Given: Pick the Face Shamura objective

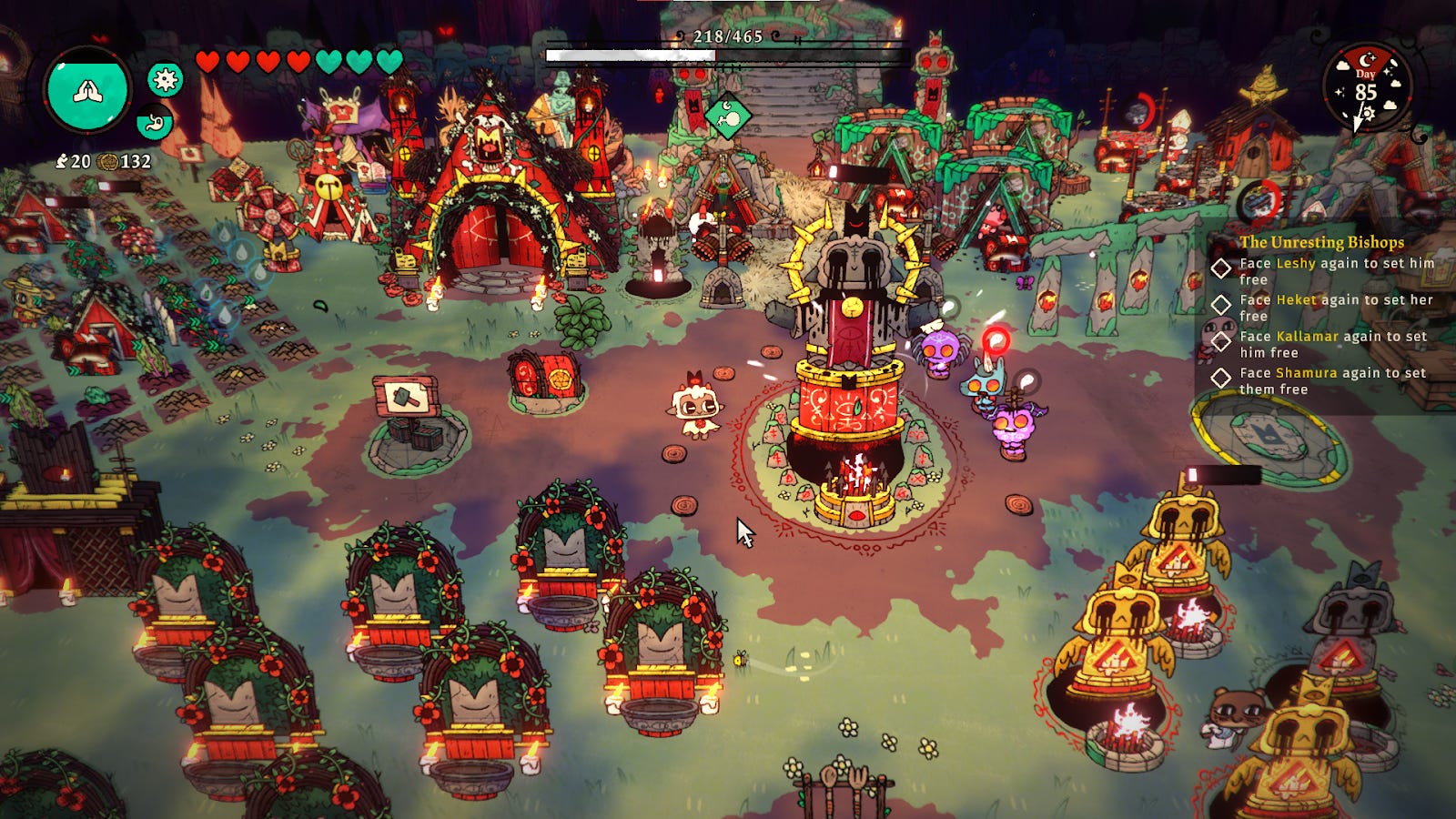Looking at the screenshot, I should tap(1332, 380).
